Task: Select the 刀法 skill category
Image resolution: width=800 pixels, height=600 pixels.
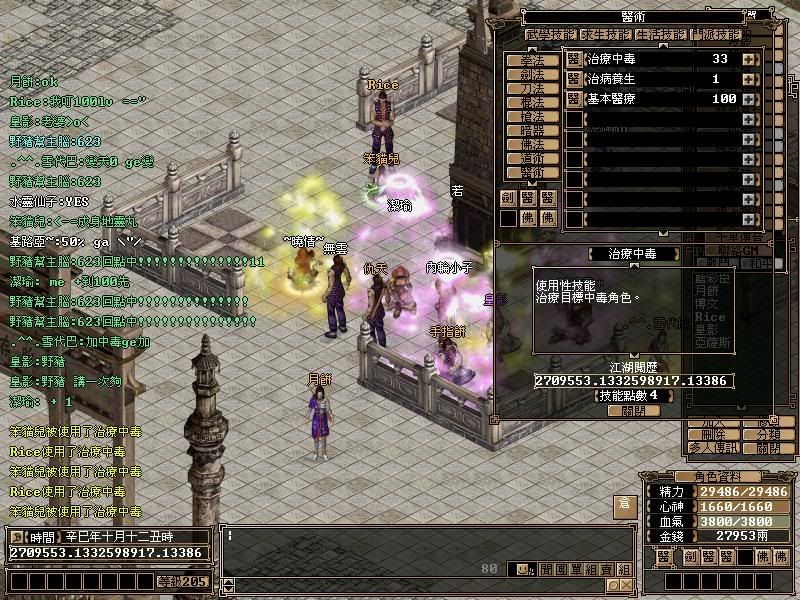Action: (533, 88)
